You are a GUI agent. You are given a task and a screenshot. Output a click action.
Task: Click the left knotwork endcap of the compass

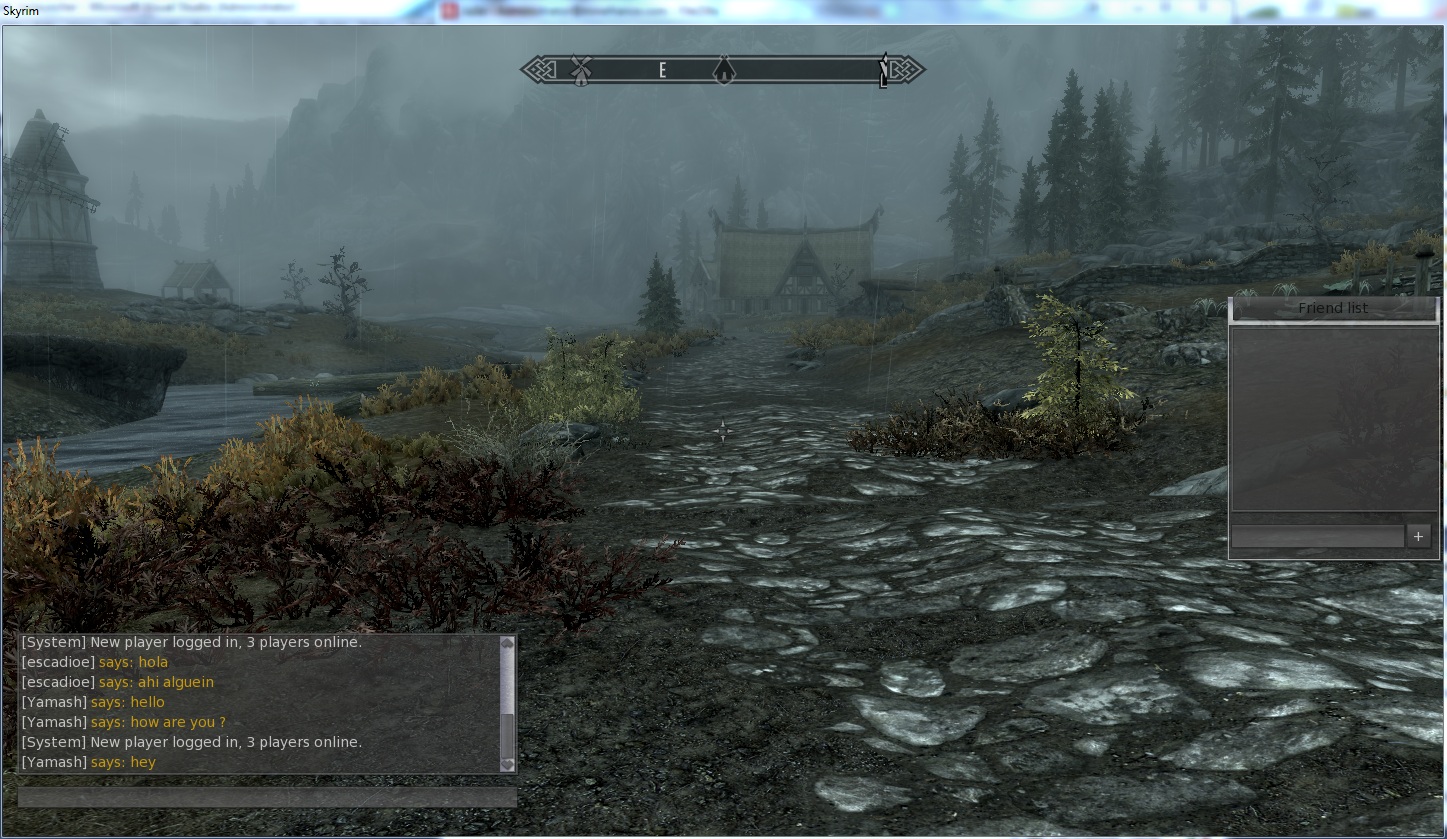(x=537, y=70)
